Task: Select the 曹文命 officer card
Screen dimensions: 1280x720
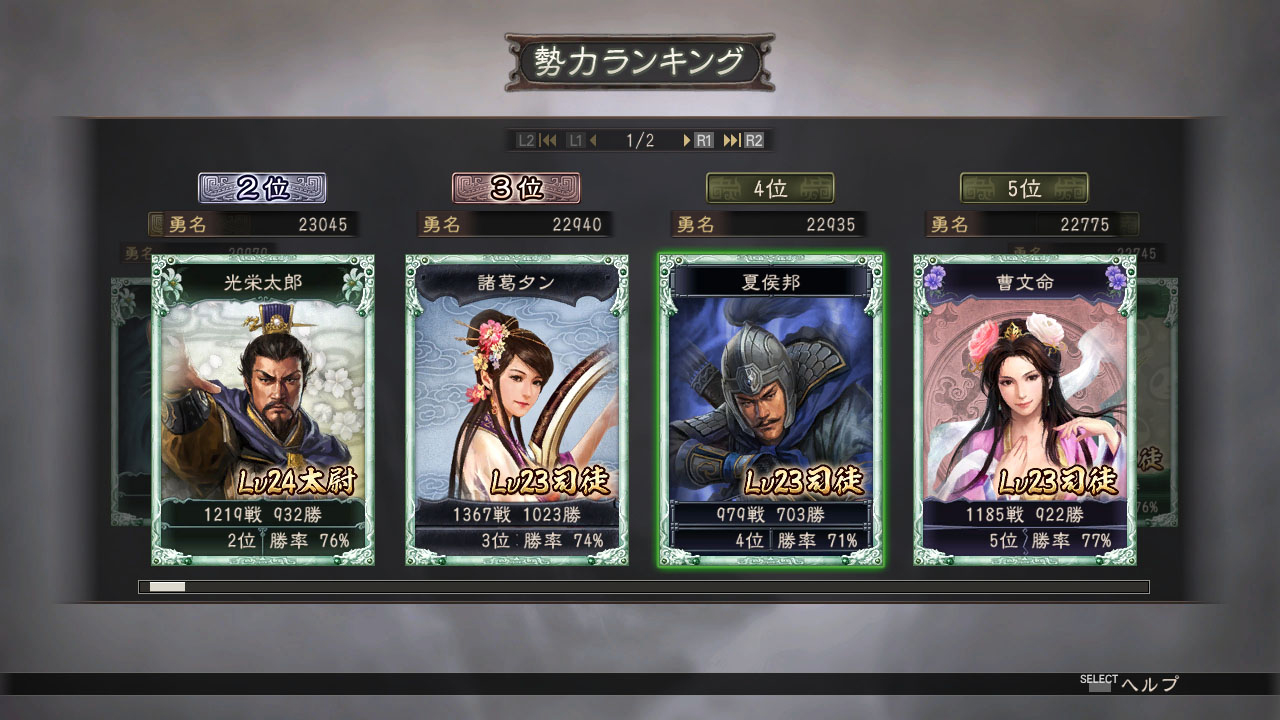Action: click(x=1024, y=410)
